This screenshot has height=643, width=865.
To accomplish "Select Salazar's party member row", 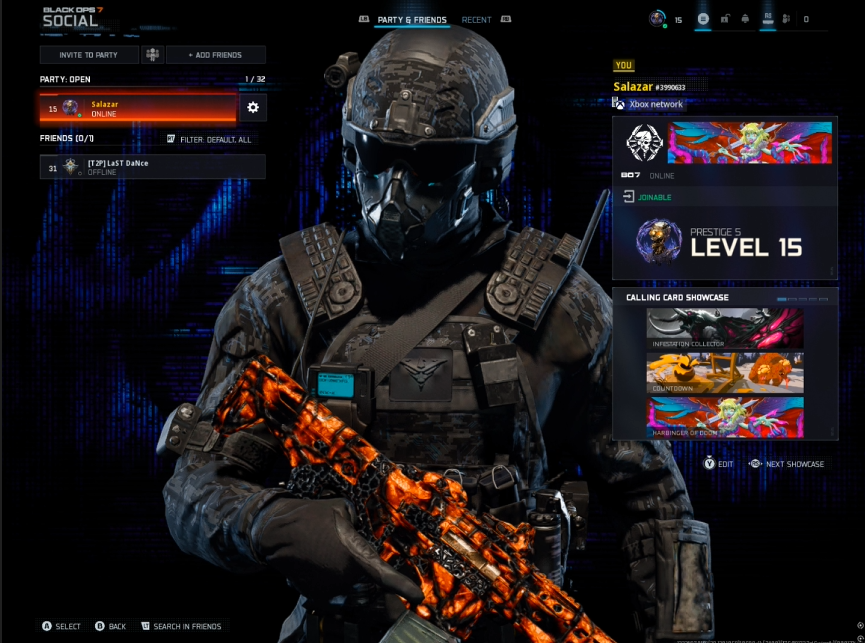I will (137, 108).
